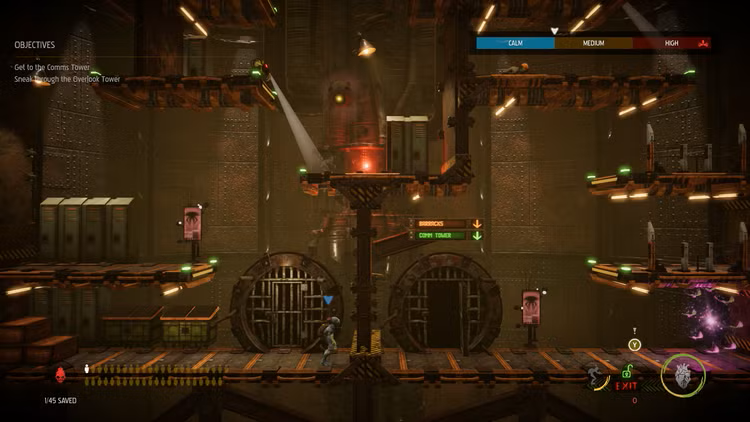Click the Objectives header
This screenshot has width=750, height=422.
pyautogui.click(x=35, y=45)
